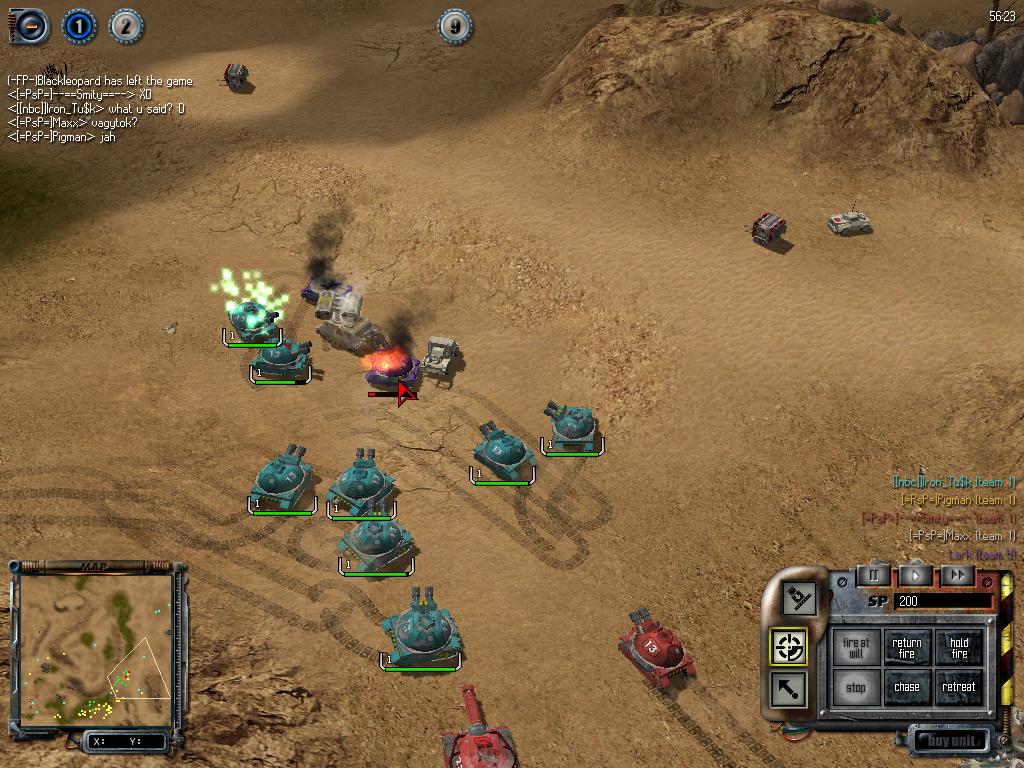The image size is (1024, 768).
Task: Switch to fast-forward game speed
Action: (x=957, y=575)
